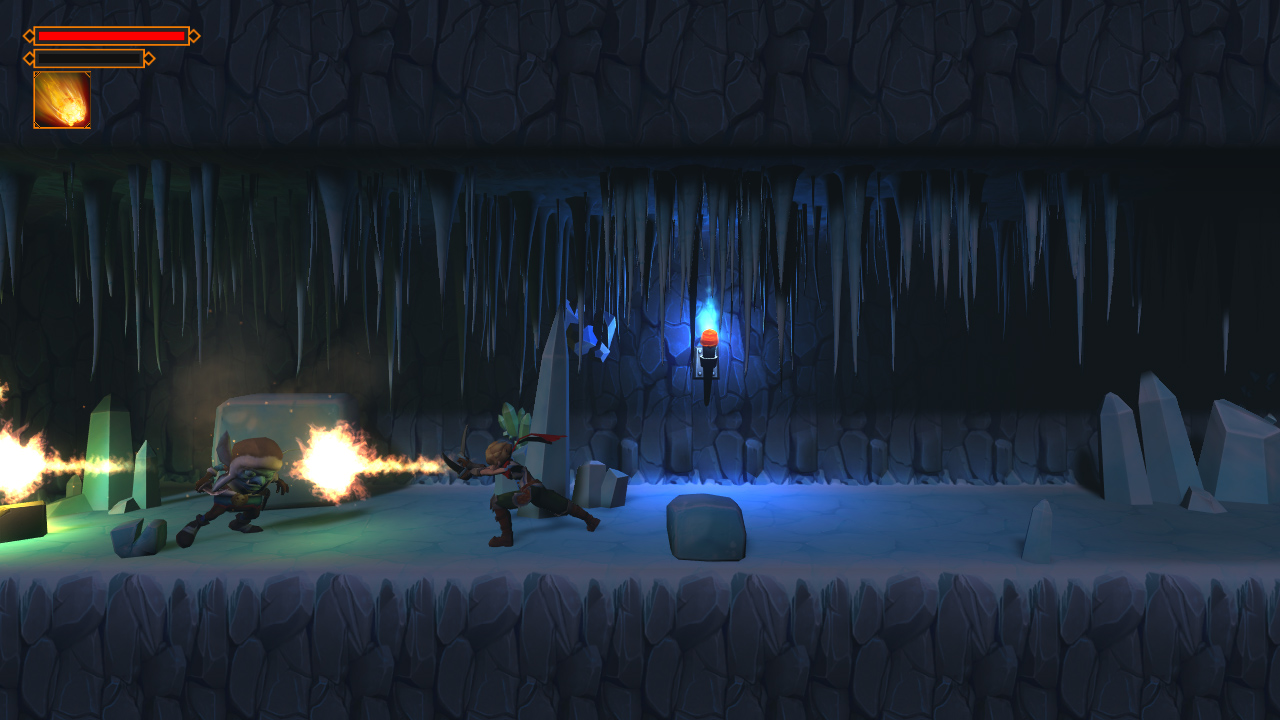Click the dark crate in the bottom-left corner
This screenshot has height=720, width=1280.
tap(25, 520)
